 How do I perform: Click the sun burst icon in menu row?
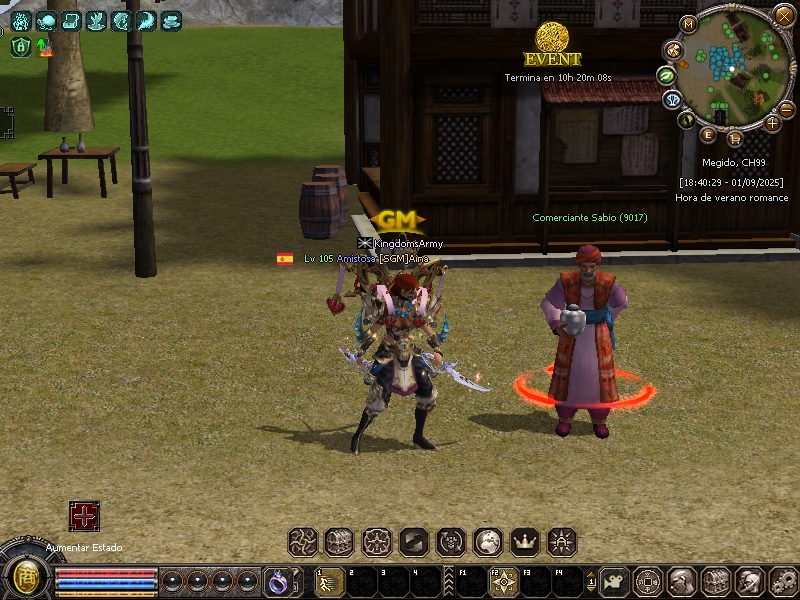click(x=563, y=542)
